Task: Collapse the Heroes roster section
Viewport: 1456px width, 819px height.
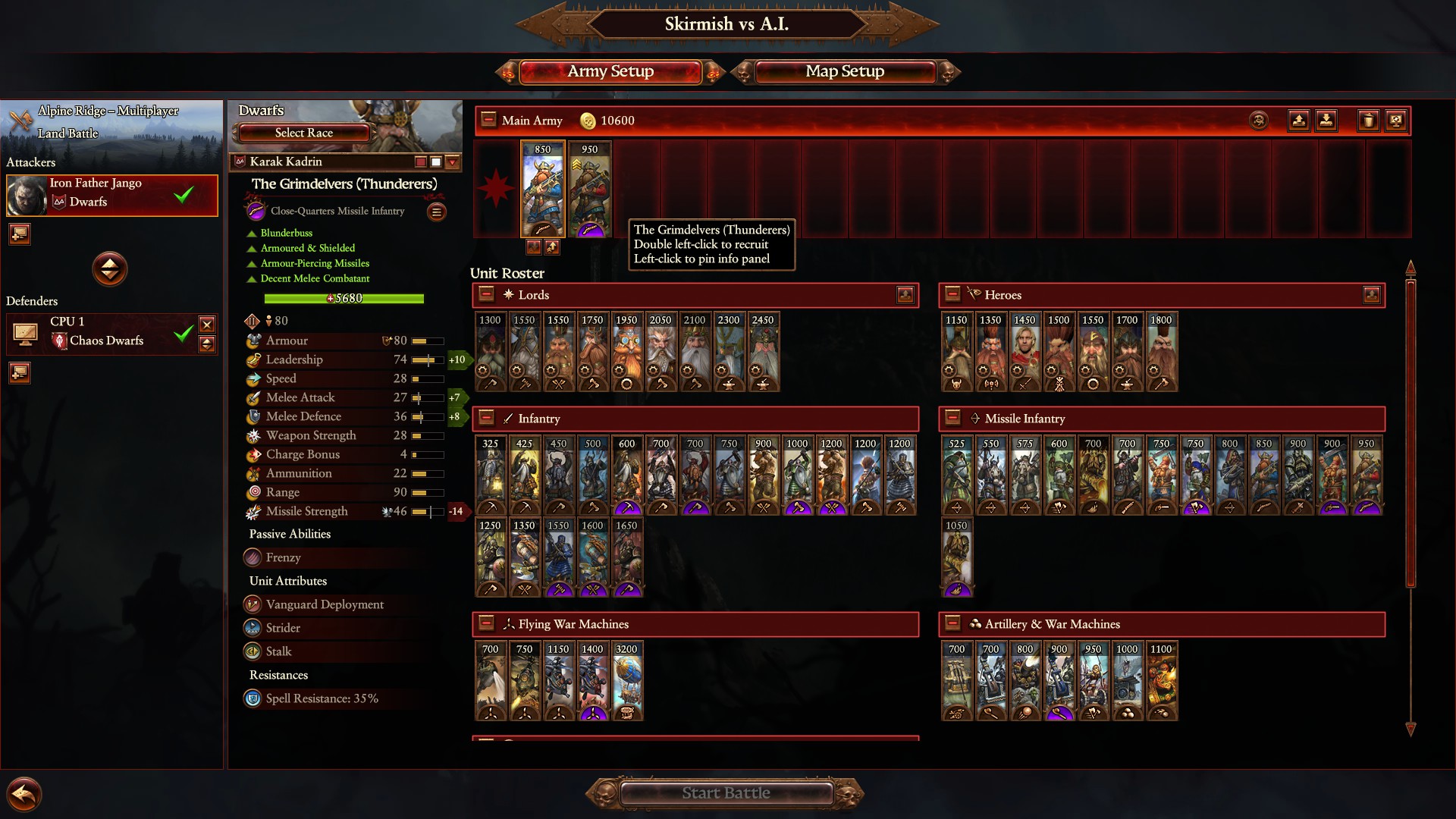Action: [953, 294]
